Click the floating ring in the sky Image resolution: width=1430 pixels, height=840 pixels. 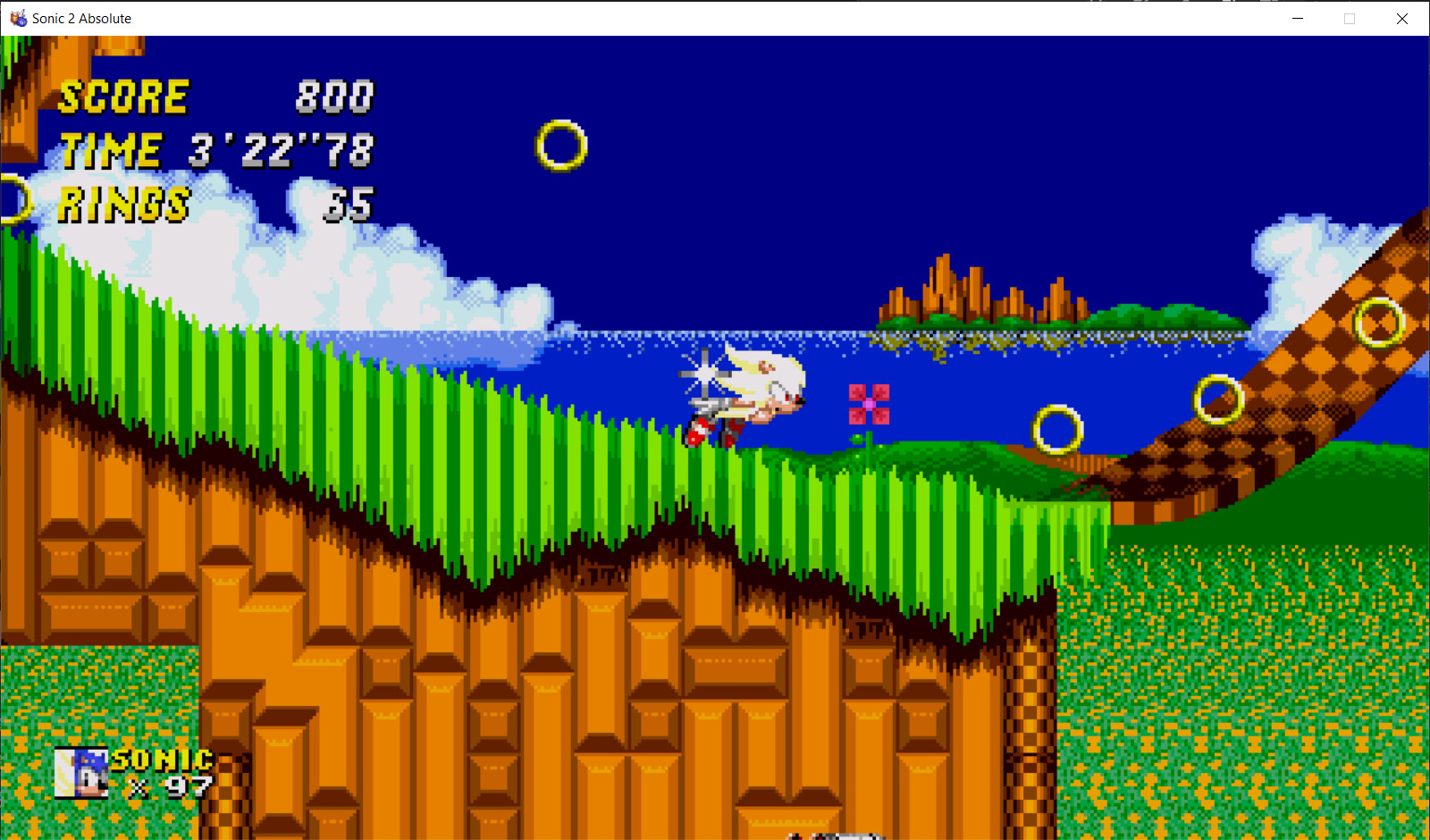559,146
